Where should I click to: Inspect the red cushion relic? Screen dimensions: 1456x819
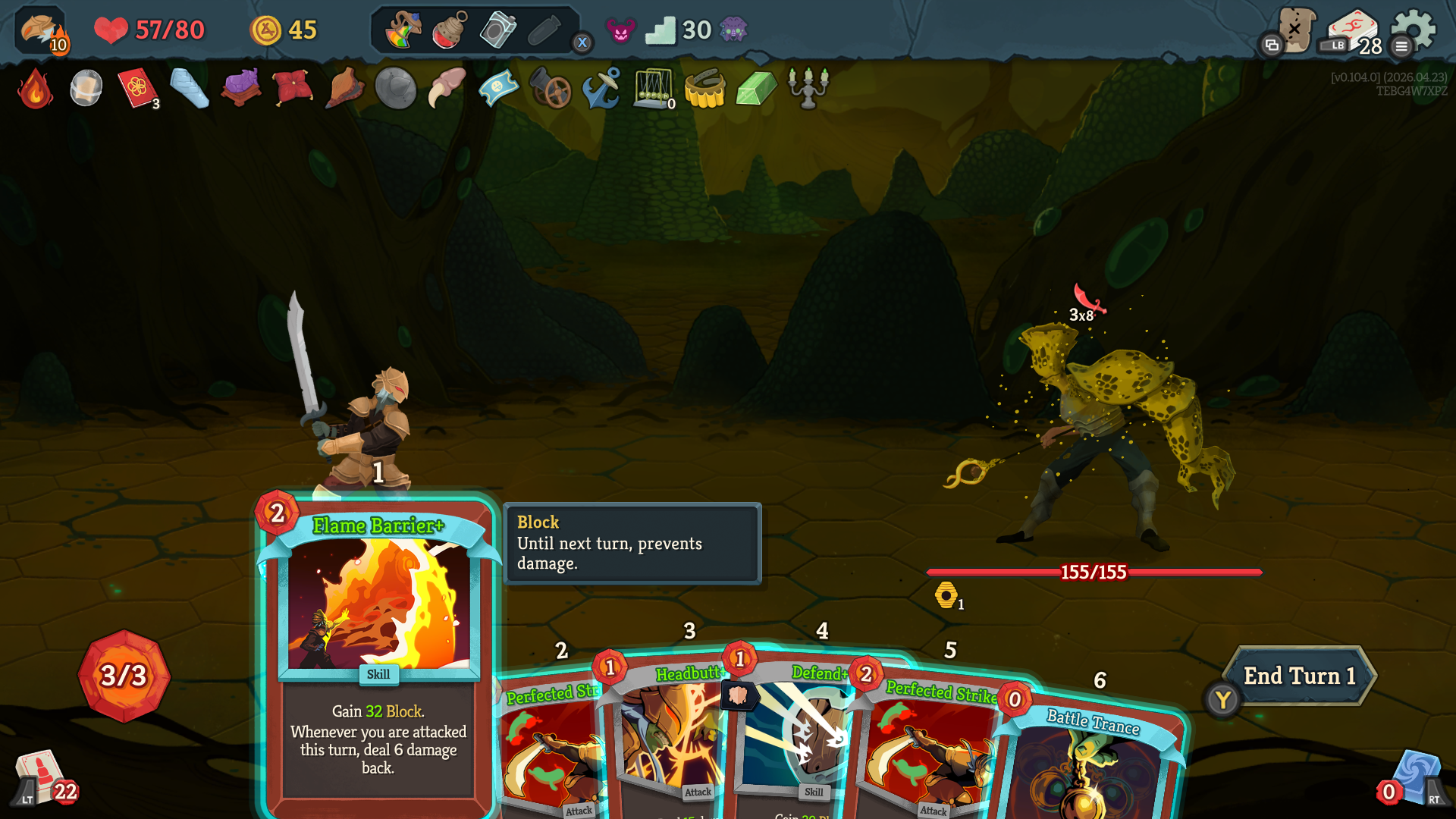click(292, 89)
